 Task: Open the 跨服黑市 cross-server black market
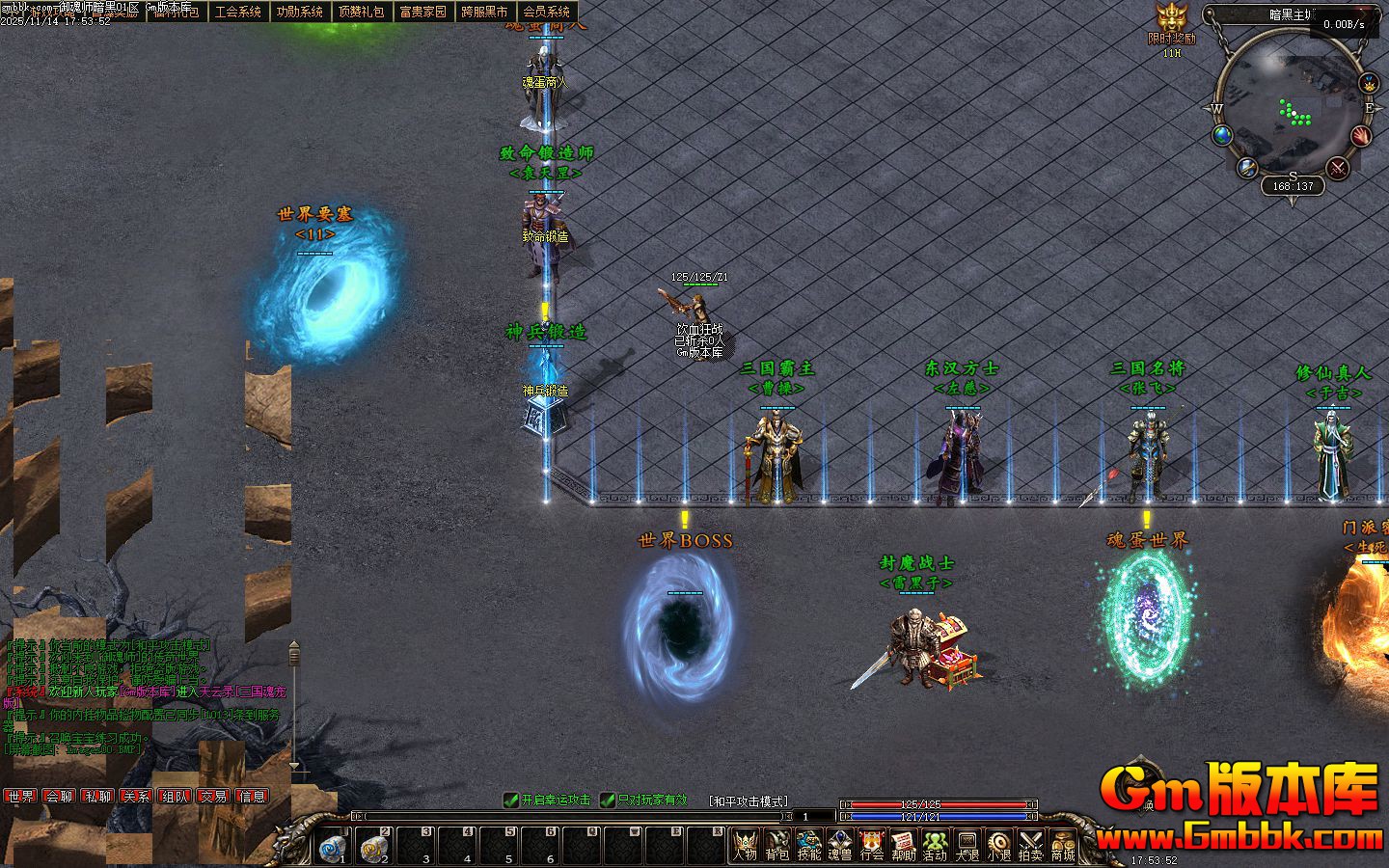tap(484, 12)
